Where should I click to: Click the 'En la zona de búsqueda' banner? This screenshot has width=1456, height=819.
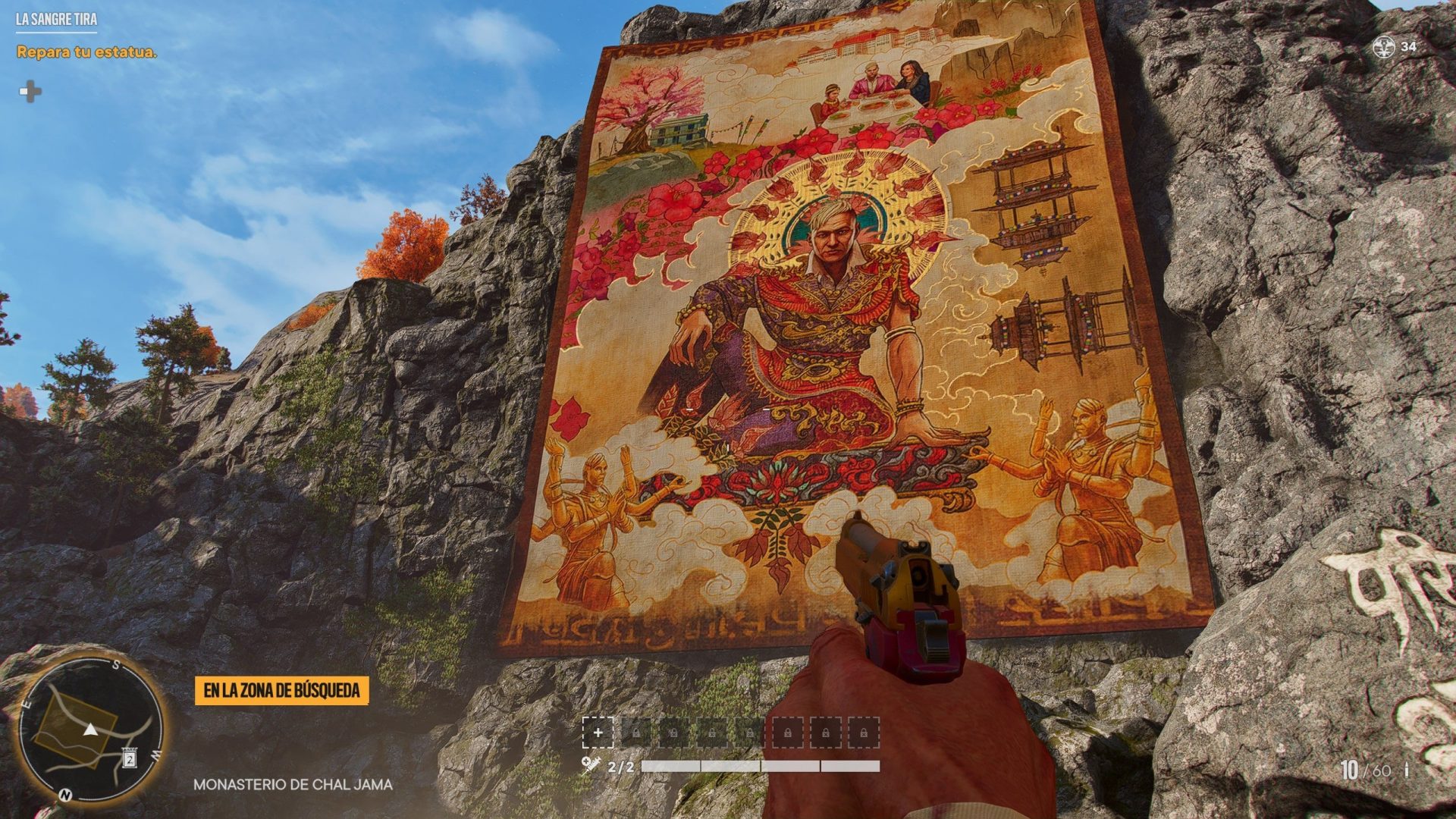click(x=281, y=691)
